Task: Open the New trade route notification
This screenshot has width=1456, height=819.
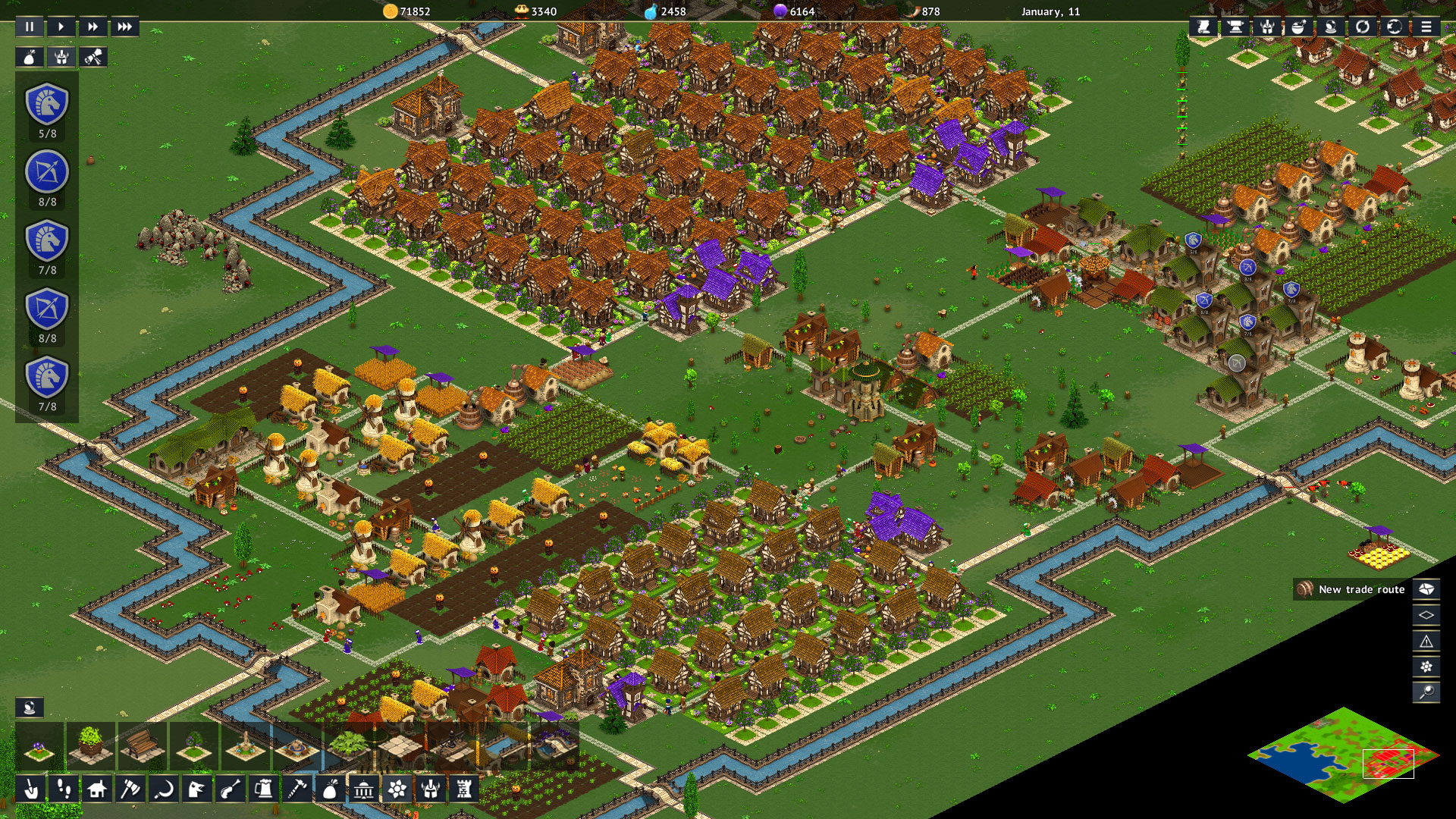Action: tap(1352, 589)
